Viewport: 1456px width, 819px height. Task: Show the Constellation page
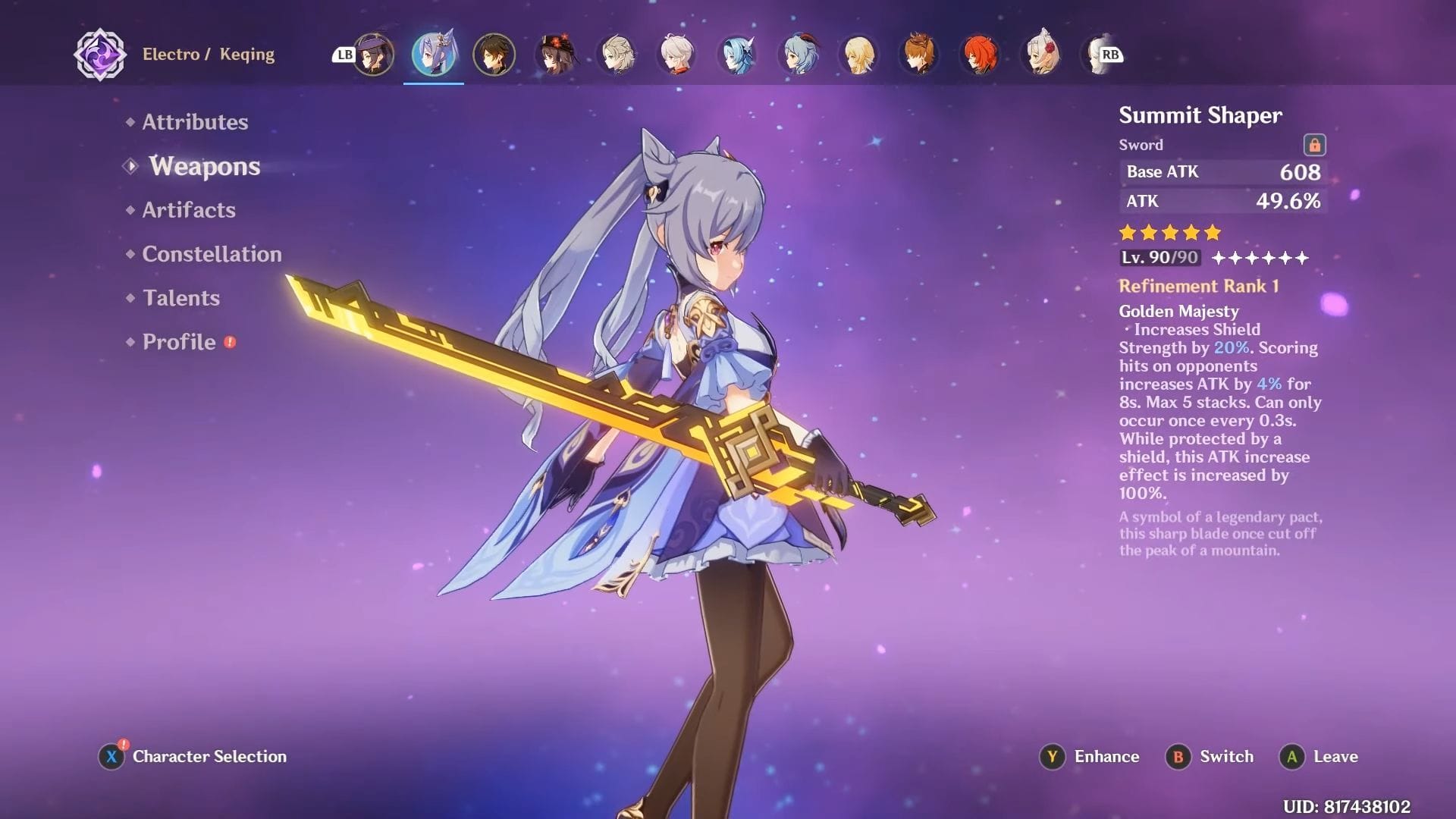click(x=212, y=254)
